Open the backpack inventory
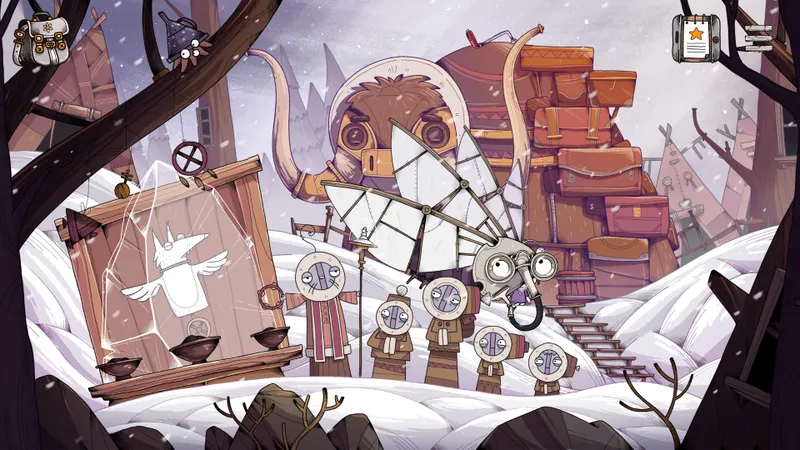 (38, 40)
